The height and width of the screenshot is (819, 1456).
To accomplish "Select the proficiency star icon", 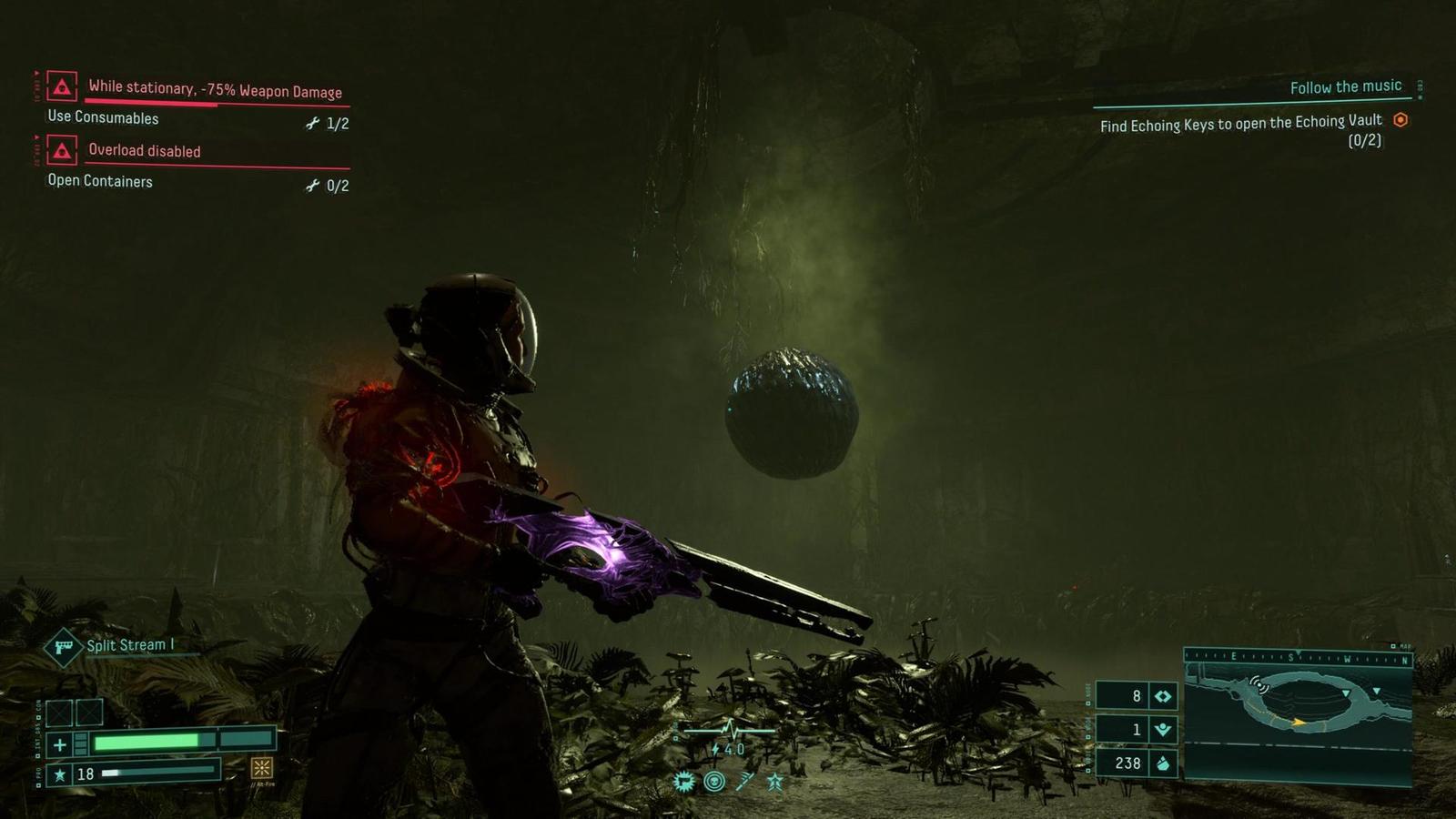I will pos(60,774).
